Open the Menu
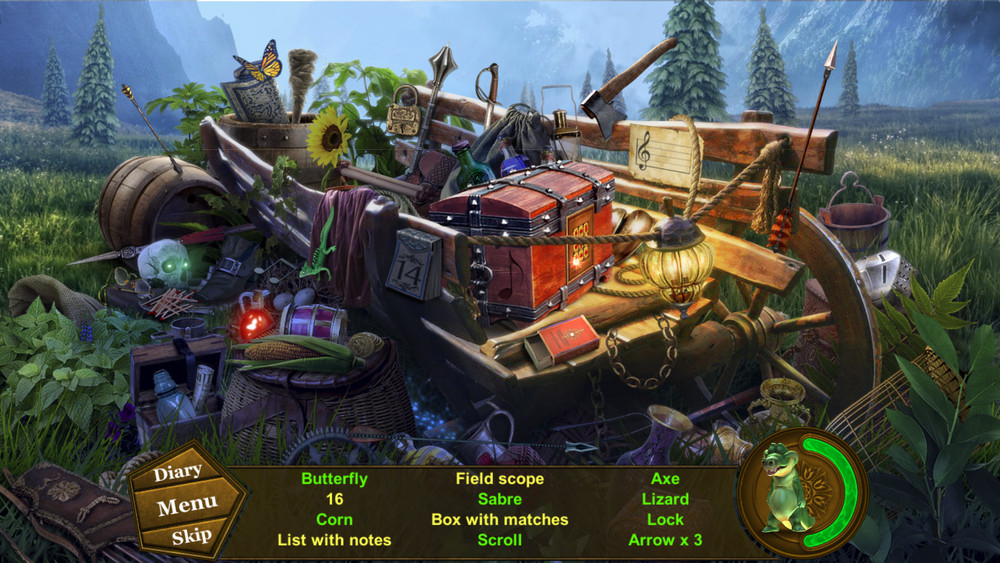Screen dimensions: 1000x563 coord(187,505)
